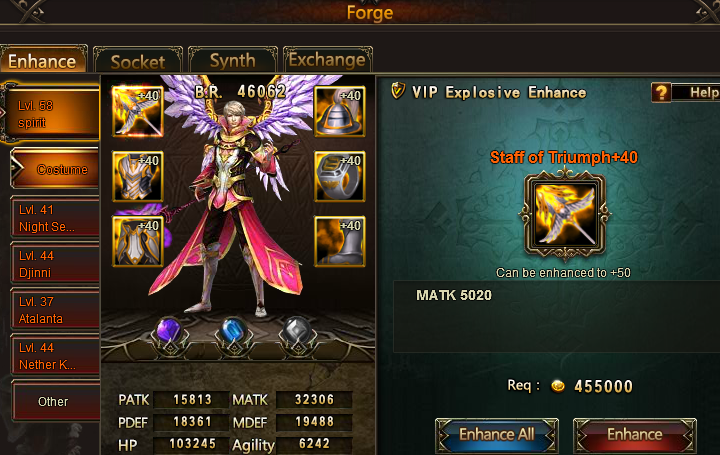Select the boots equipment slot +40

coord(339,241)
